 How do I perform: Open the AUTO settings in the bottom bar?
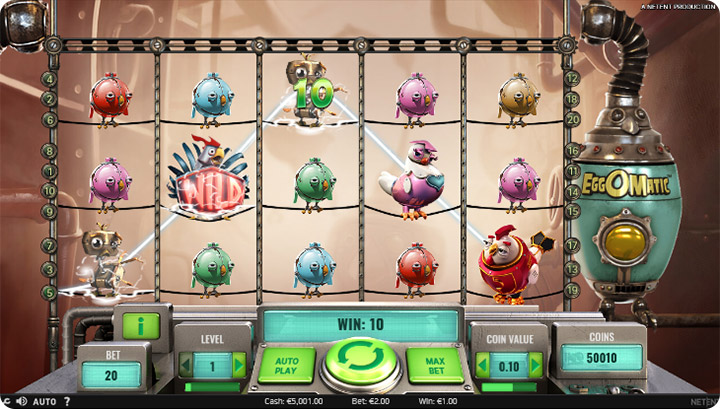coord(44,402)
